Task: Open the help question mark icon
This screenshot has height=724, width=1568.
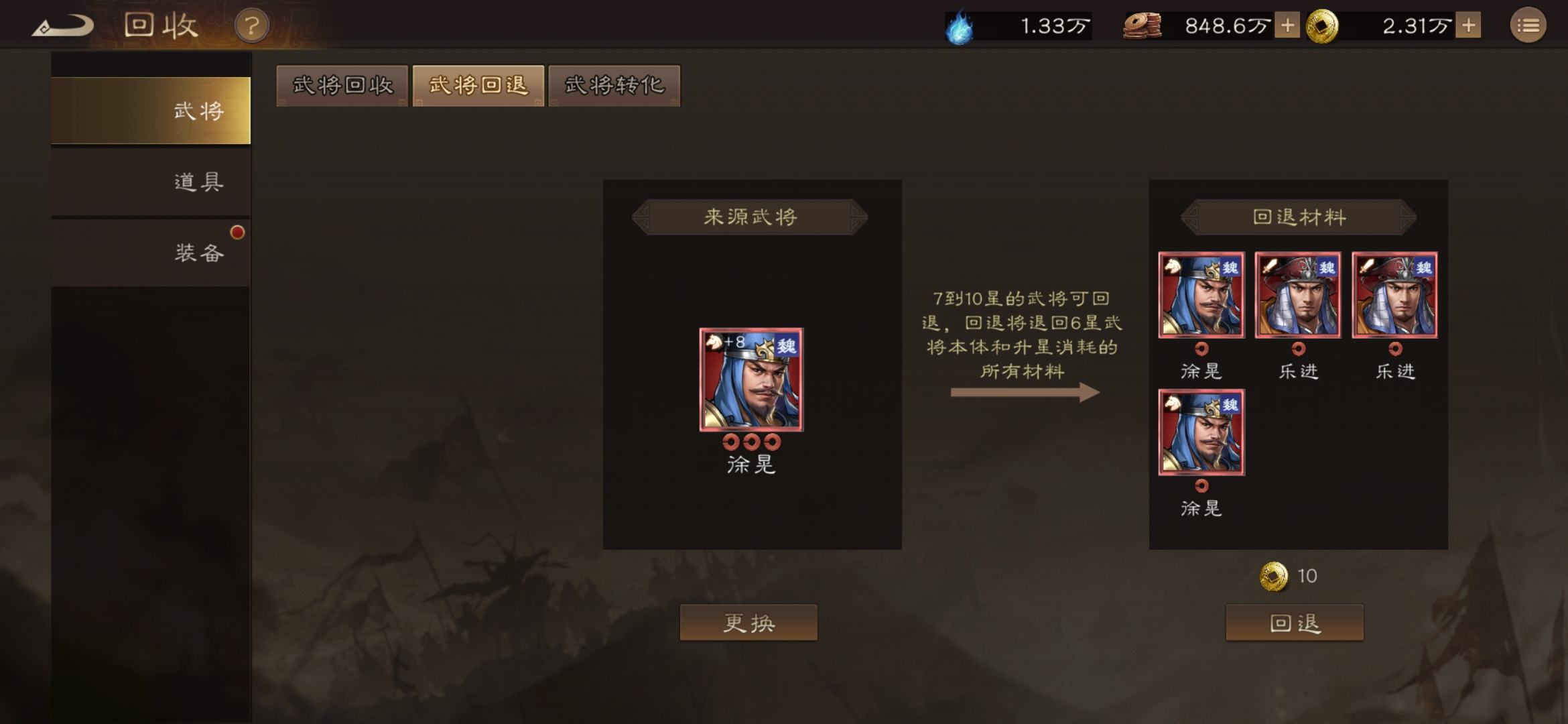Action: 250,27
